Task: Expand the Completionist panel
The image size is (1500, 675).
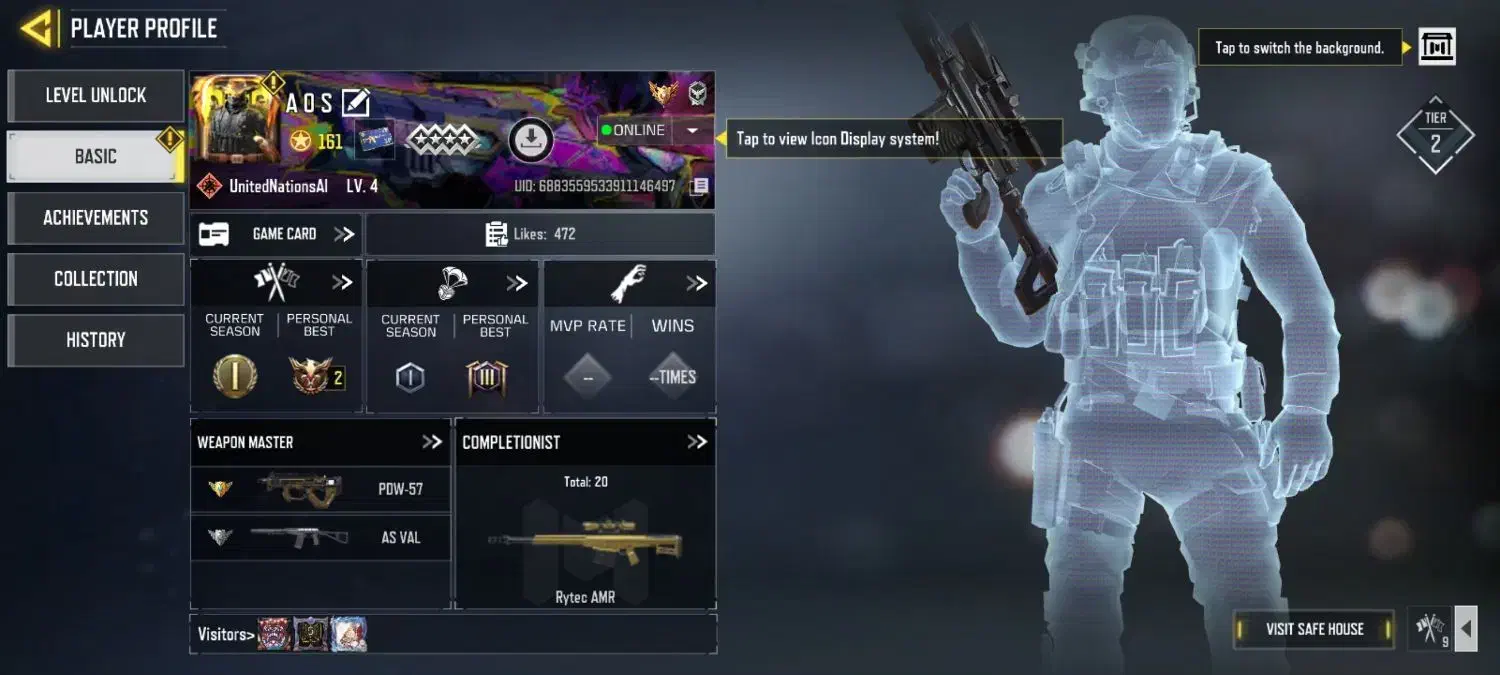Action: tap(697, 442)
